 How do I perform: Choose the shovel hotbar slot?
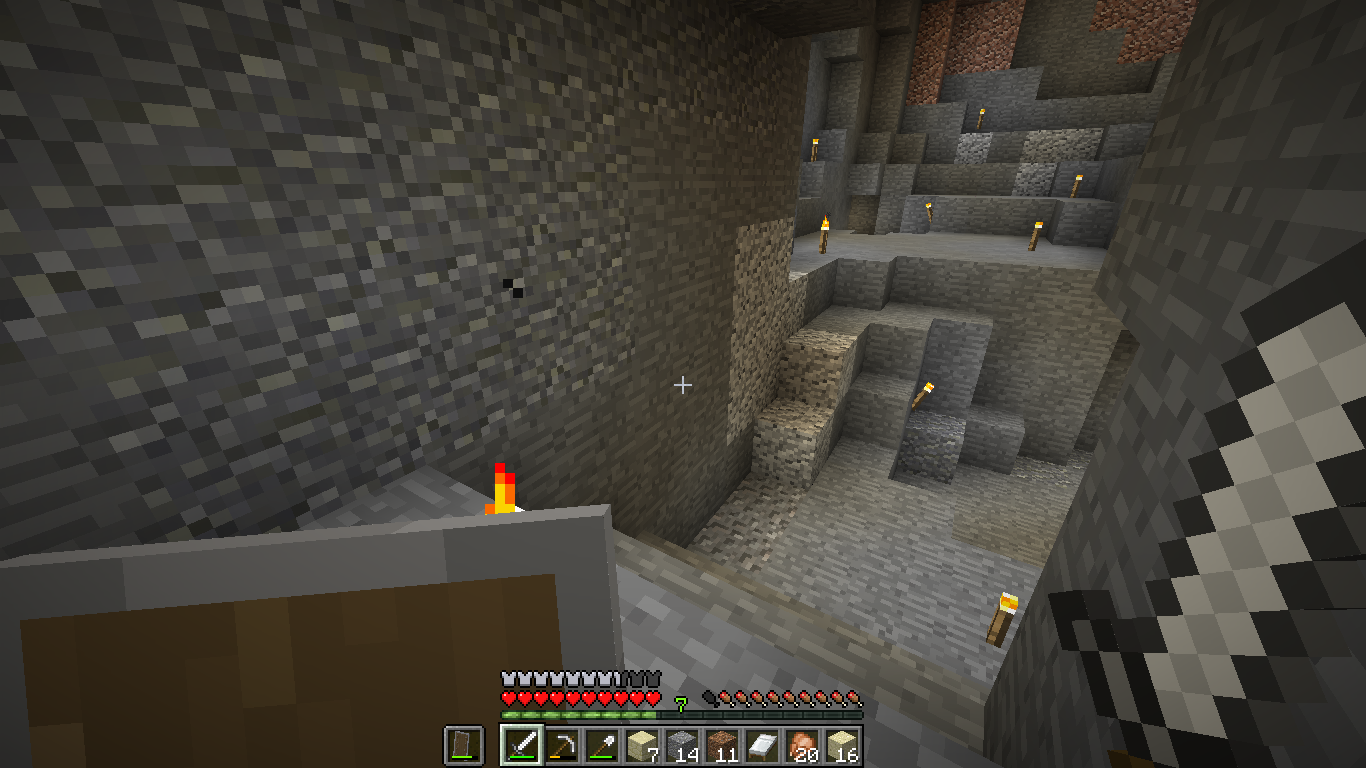(x=602, y=746)
